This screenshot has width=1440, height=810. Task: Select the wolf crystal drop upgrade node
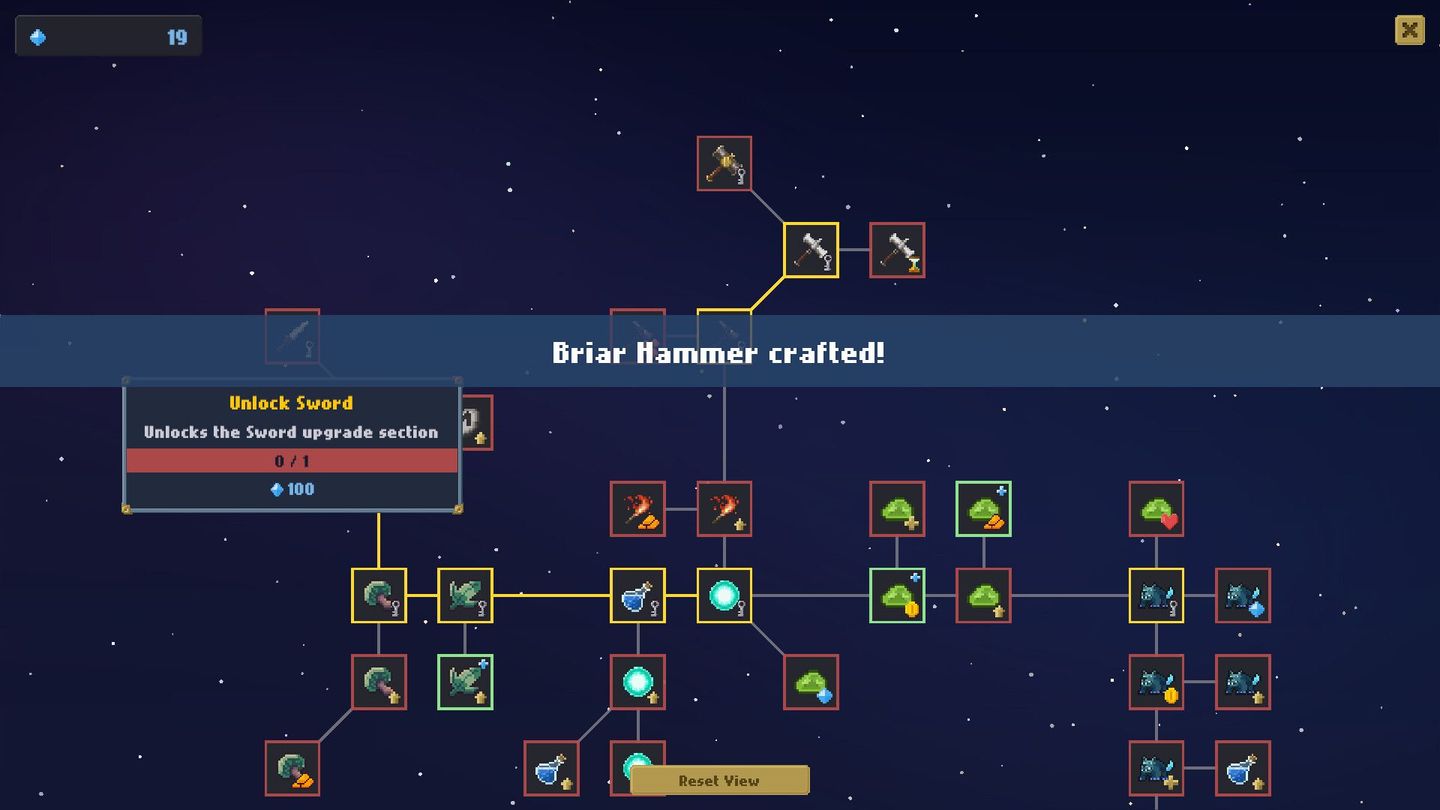[1242, 595]
